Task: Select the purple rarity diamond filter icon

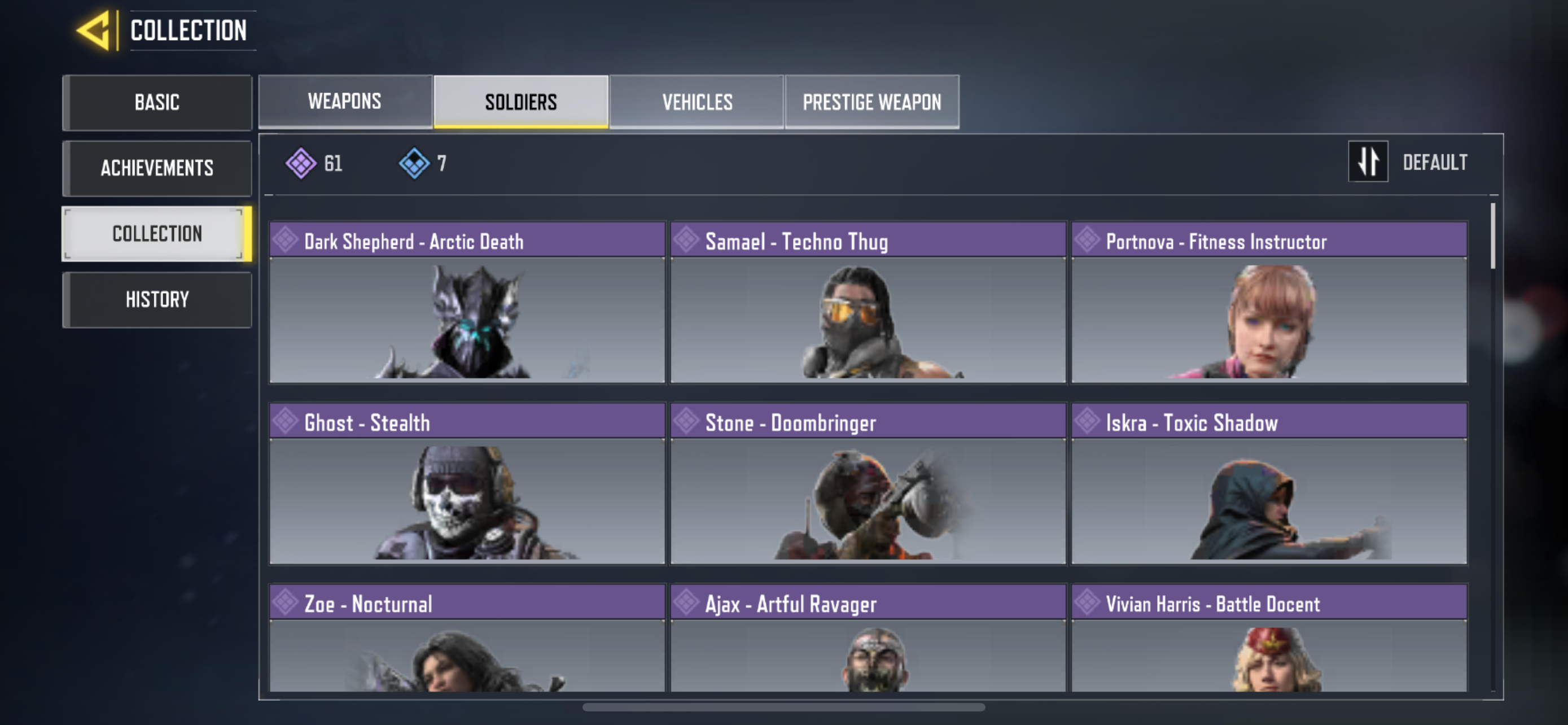Action: point(303,163)
